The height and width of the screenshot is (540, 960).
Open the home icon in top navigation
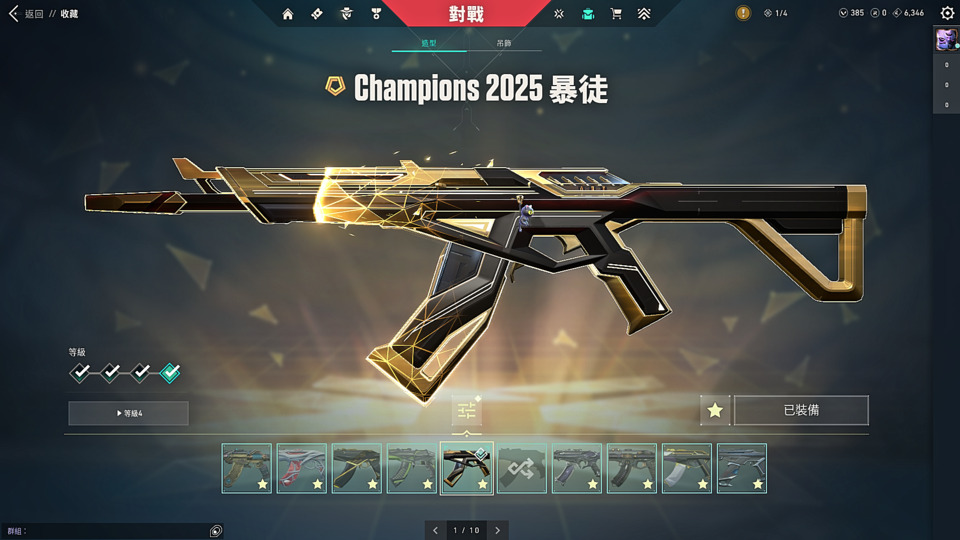pos(288,14)
